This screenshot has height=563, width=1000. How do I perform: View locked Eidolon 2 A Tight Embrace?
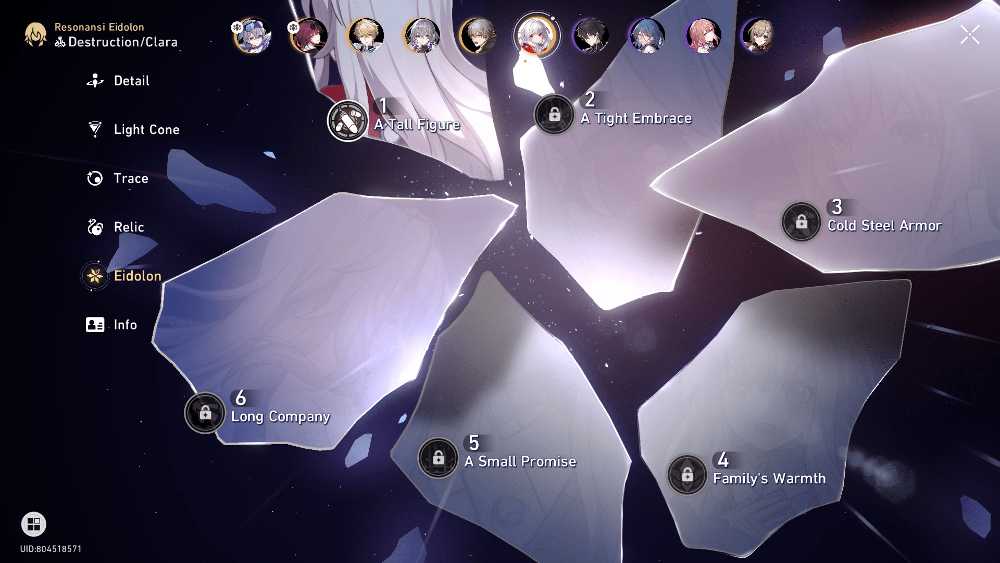(x=555, y=114)
